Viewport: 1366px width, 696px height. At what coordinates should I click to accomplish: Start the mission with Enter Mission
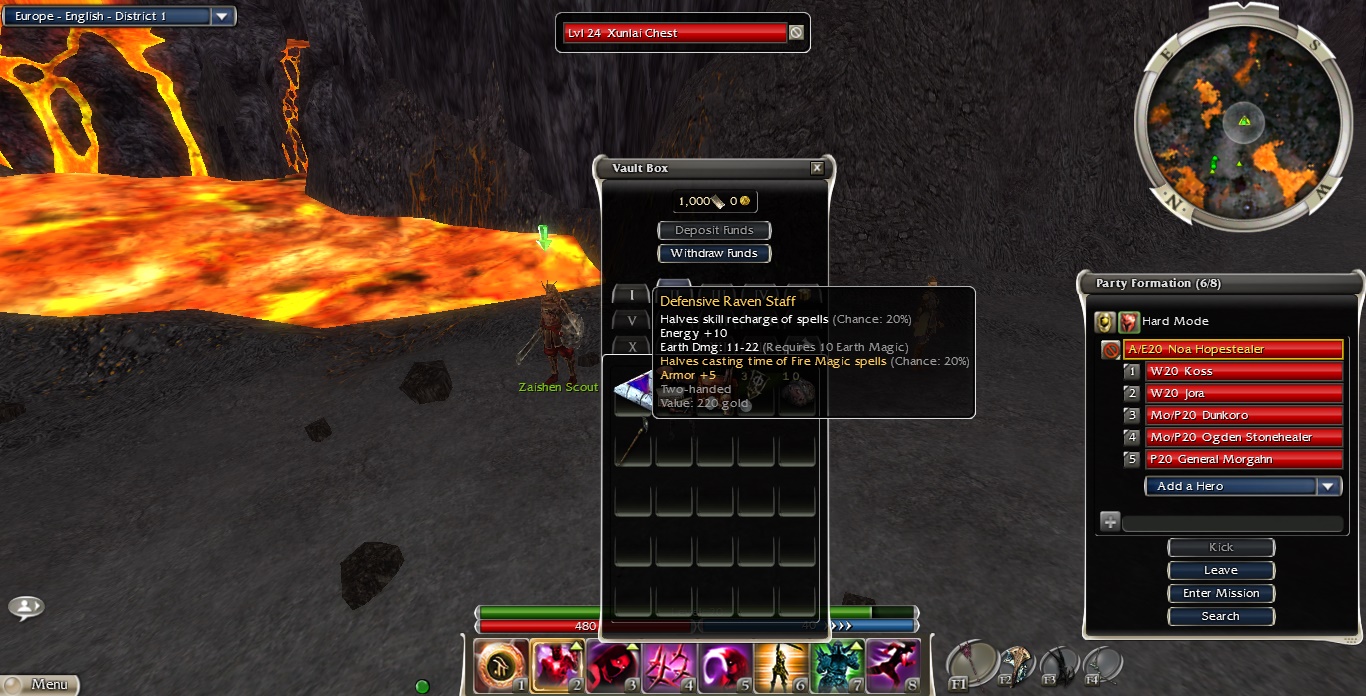click(x=1220, y=593)
